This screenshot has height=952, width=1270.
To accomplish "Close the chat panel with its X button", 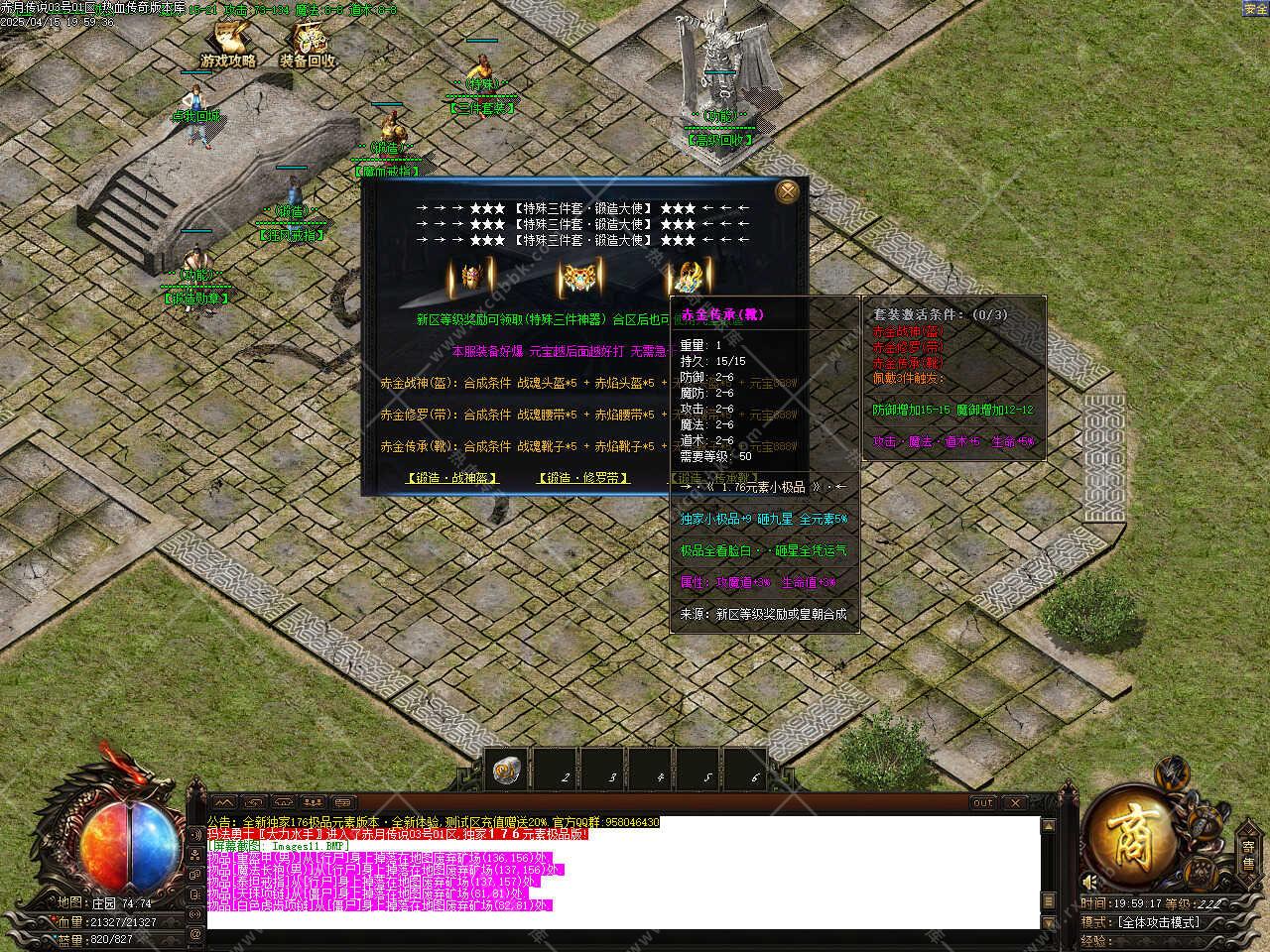I will 1014,802.
